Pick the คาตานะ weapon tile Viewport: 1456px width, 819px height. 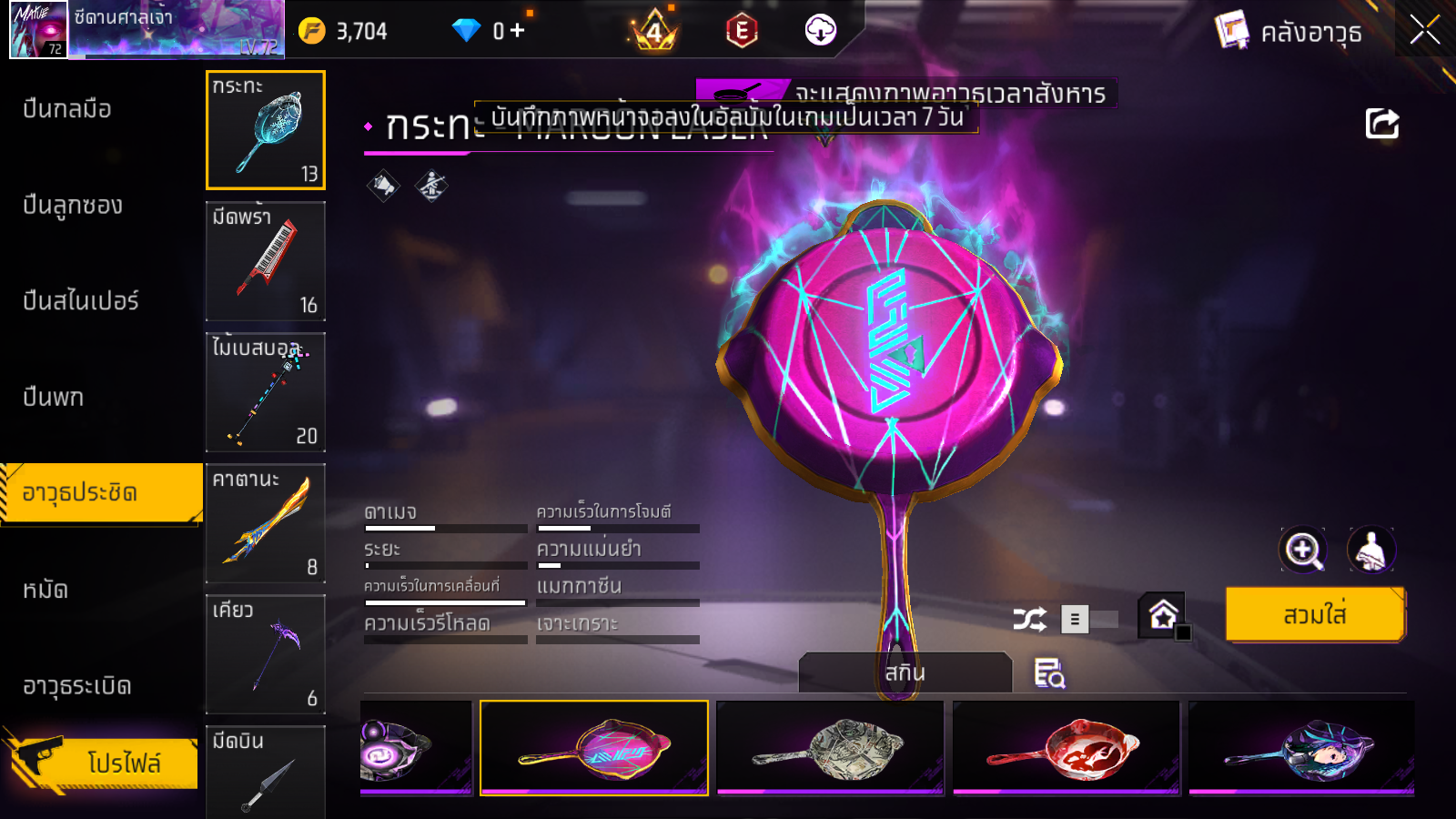(x=266, y=523)
